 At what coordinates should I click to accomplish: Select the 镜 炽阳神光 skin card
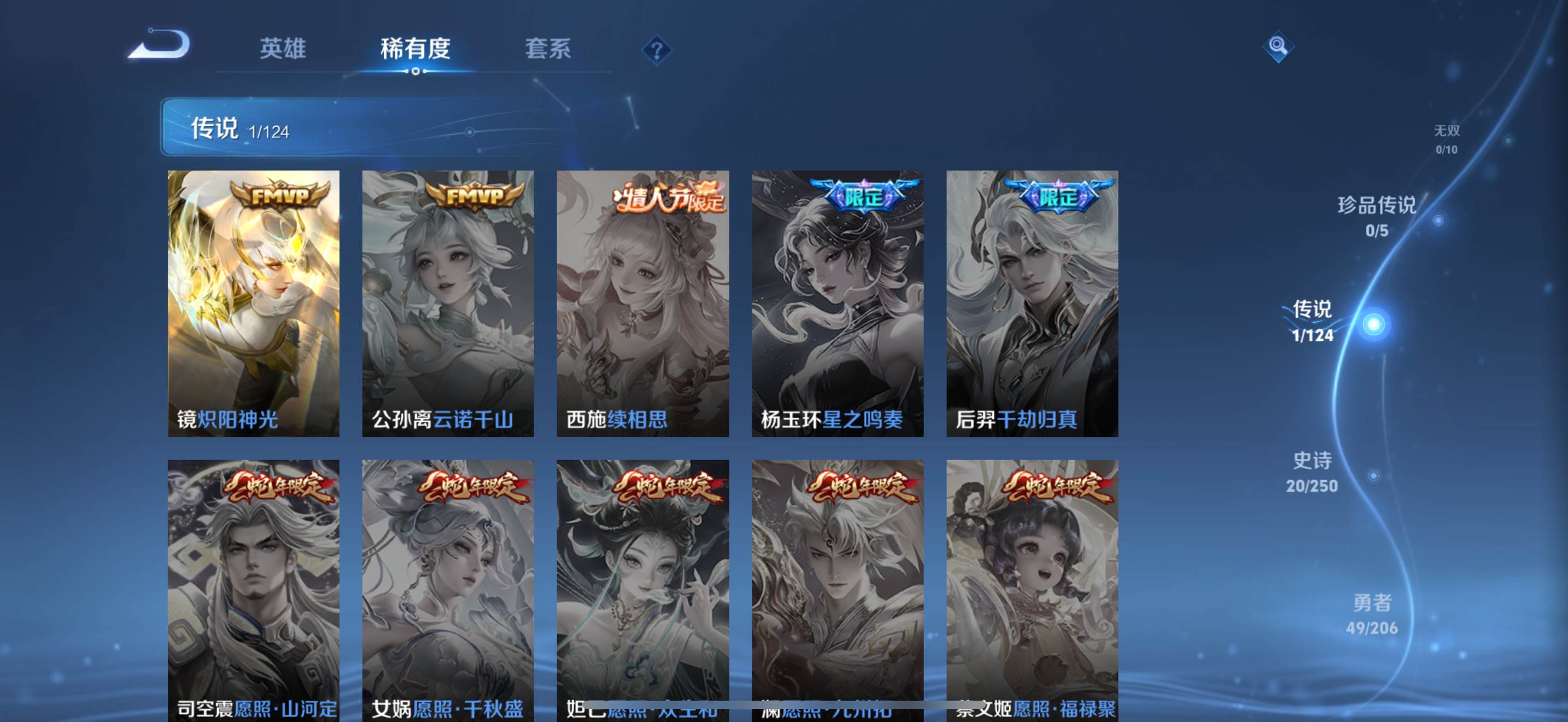(x=253, y=303)
